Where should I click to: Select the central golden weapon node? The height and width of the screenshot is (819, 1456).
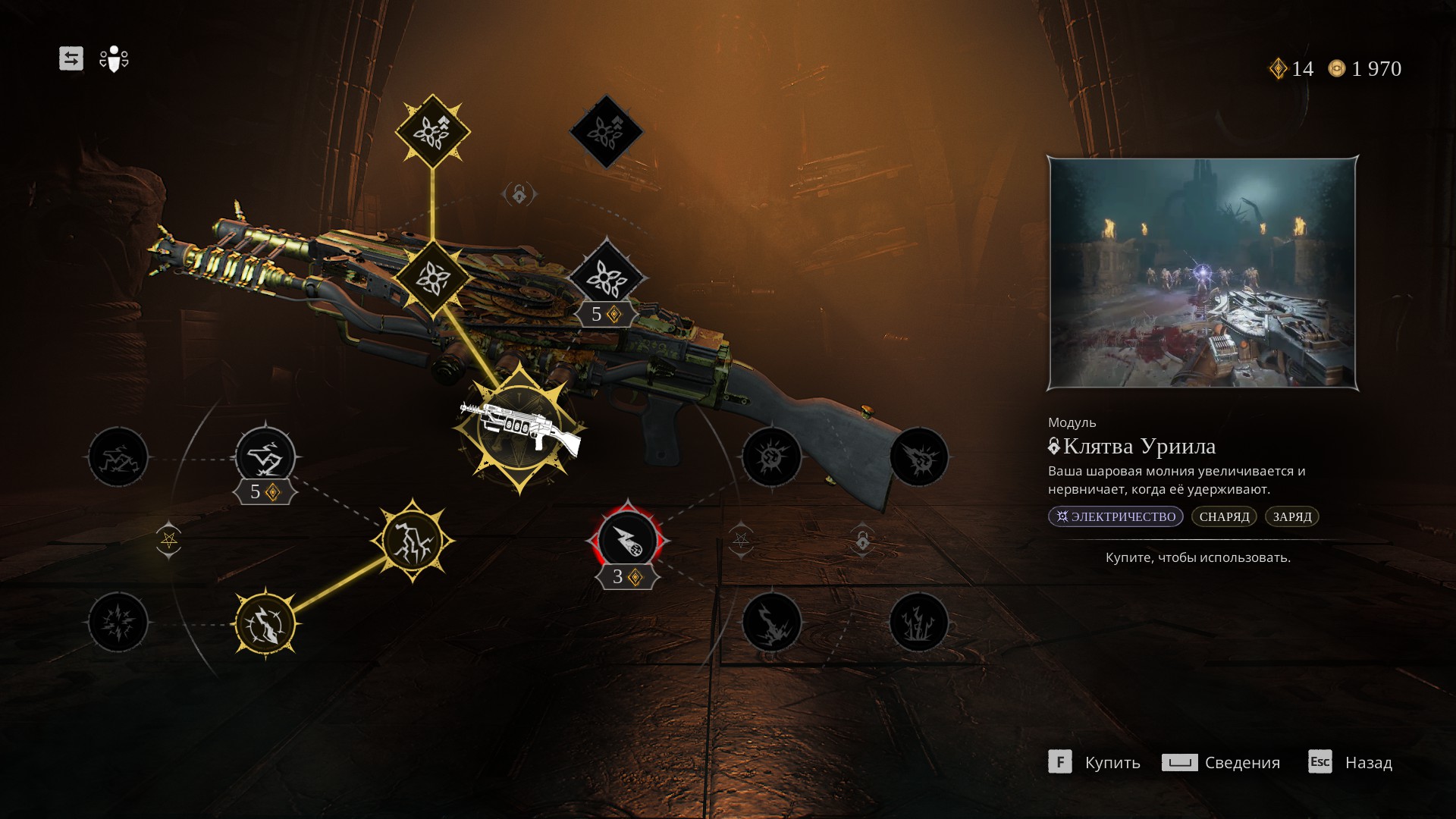tap(519, 428)
